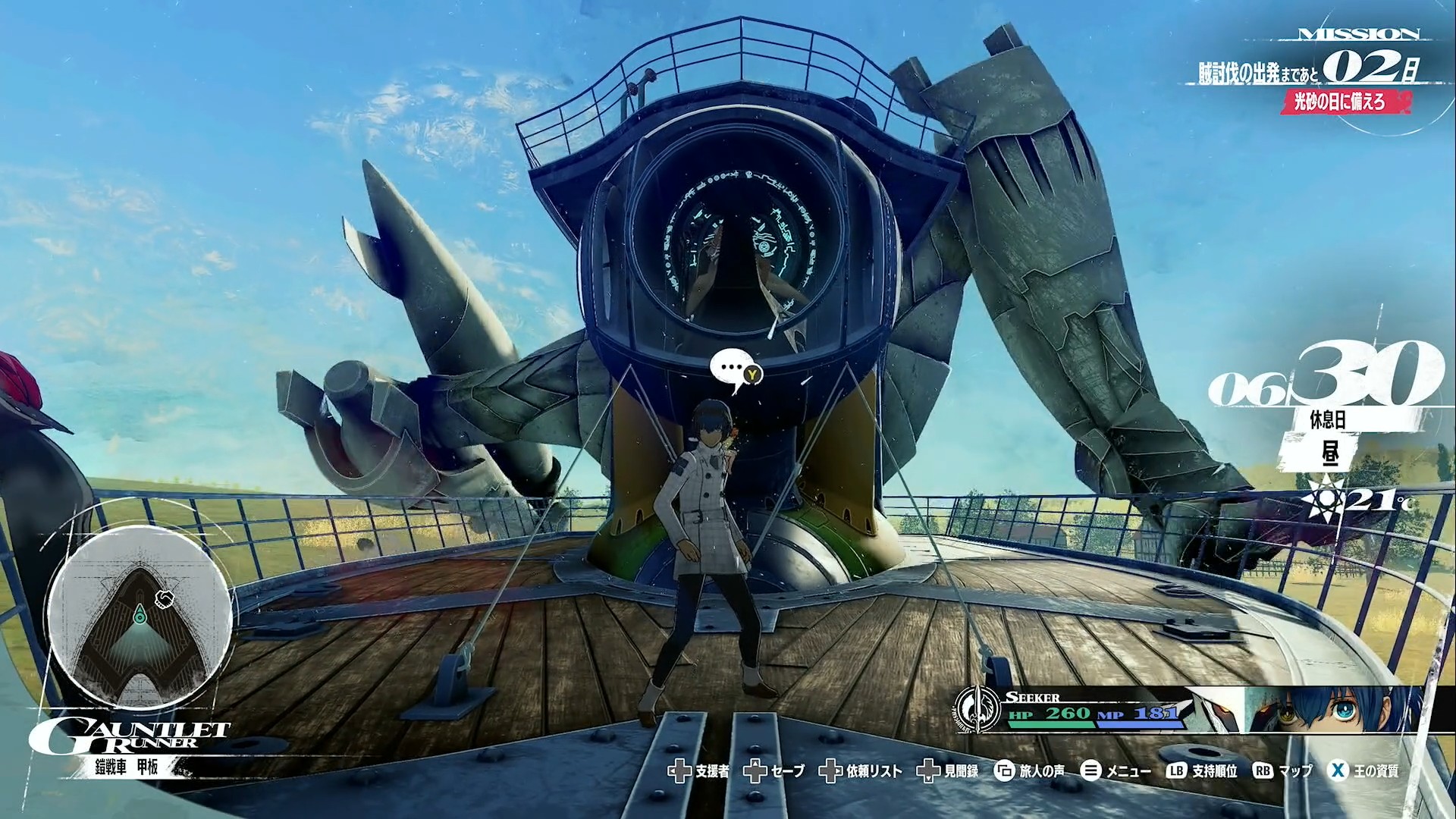Select the handshake marker on the minimap
The width and height of the screenshot is (1456, 819).
click(165, 600)
